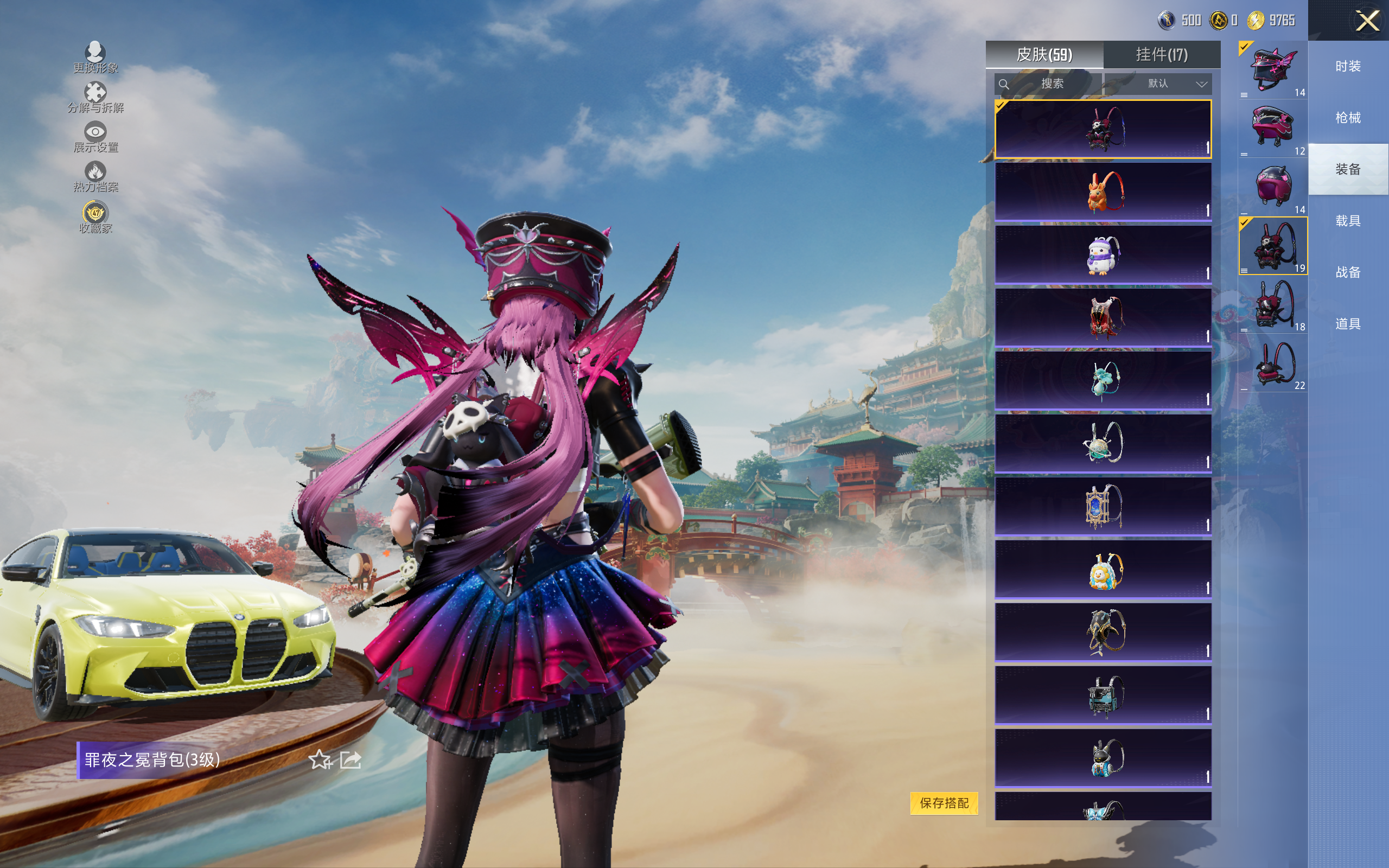Open the 热力档案 flame icon

pos(95,176)
